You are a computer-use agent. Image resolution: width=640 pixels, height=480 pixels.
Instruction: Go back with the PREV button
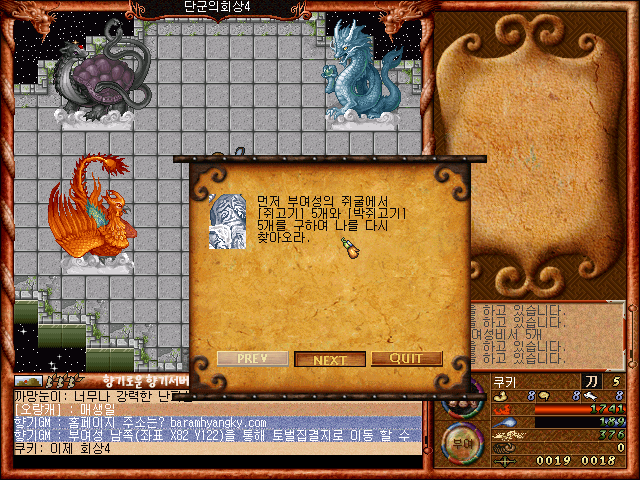(x=252, y=359)
